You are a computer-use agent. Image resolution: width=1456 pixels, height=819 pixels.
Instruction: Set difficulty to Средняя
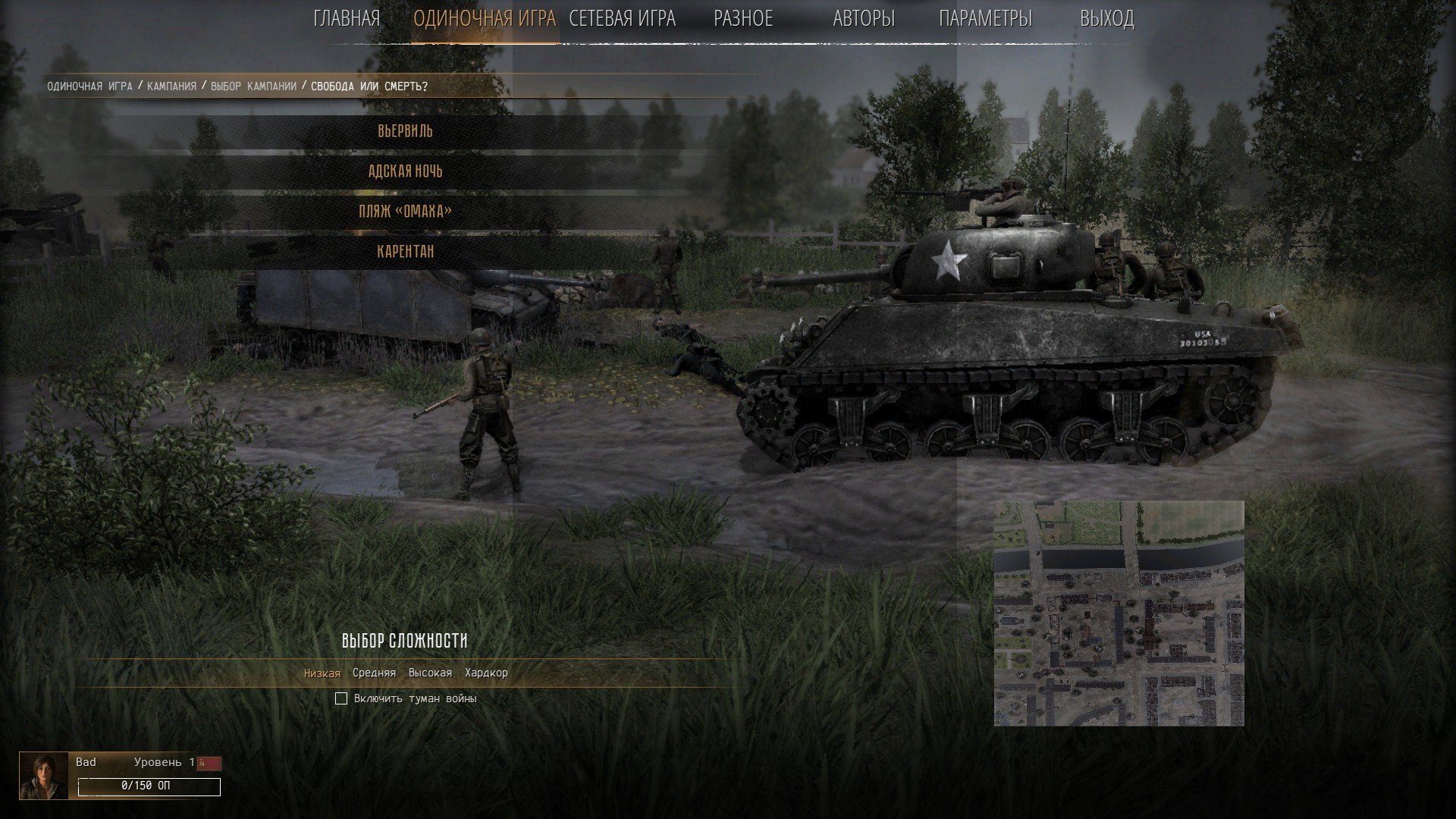374,673
